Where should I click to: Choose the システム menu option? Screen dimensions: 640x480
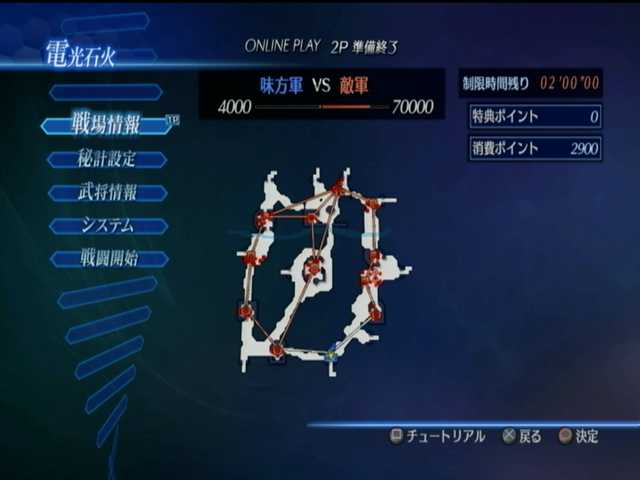(x=106, y=225)
